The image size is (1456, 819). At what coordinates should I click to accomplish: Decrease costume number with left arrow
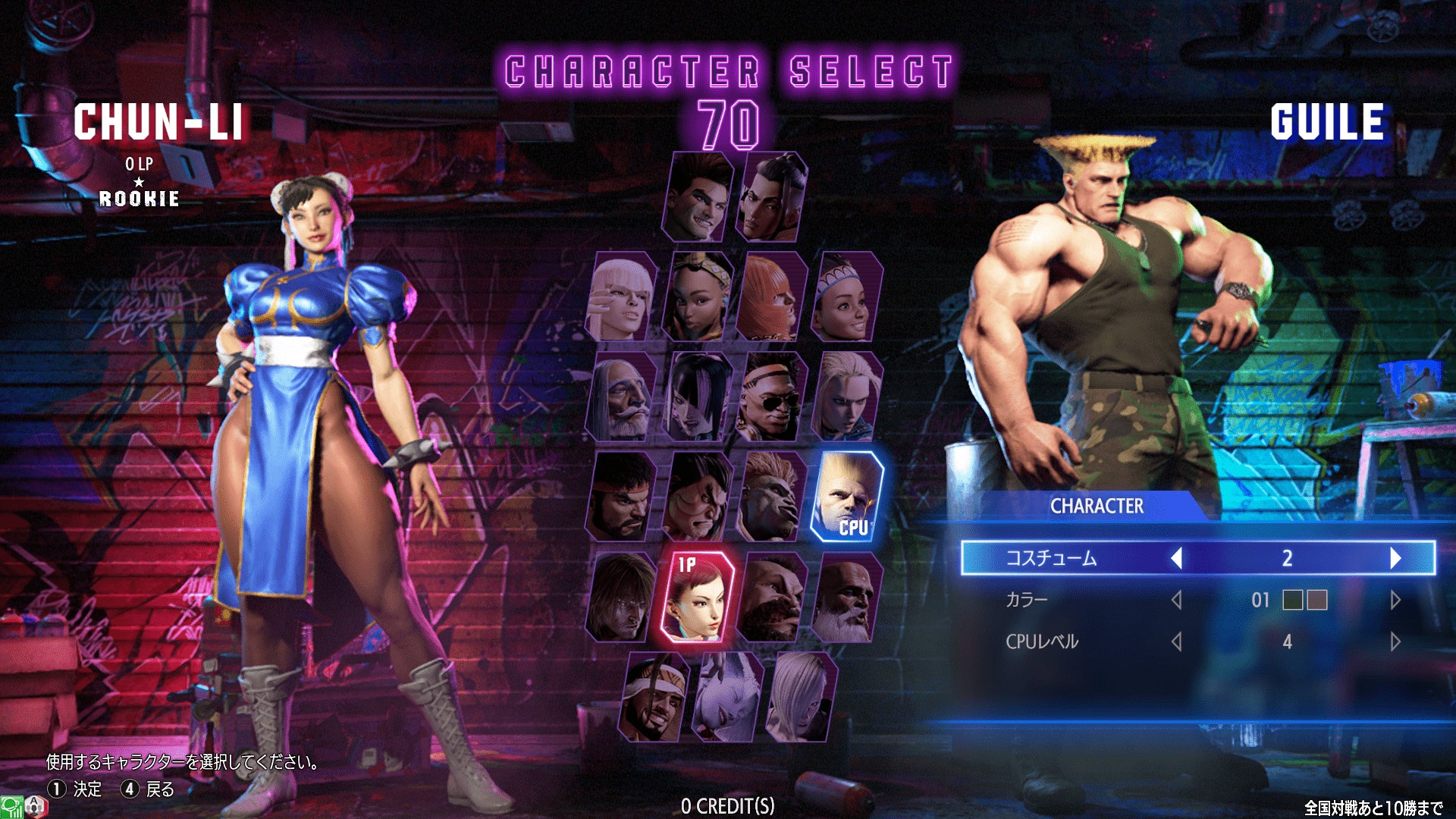pos(1177,558)
